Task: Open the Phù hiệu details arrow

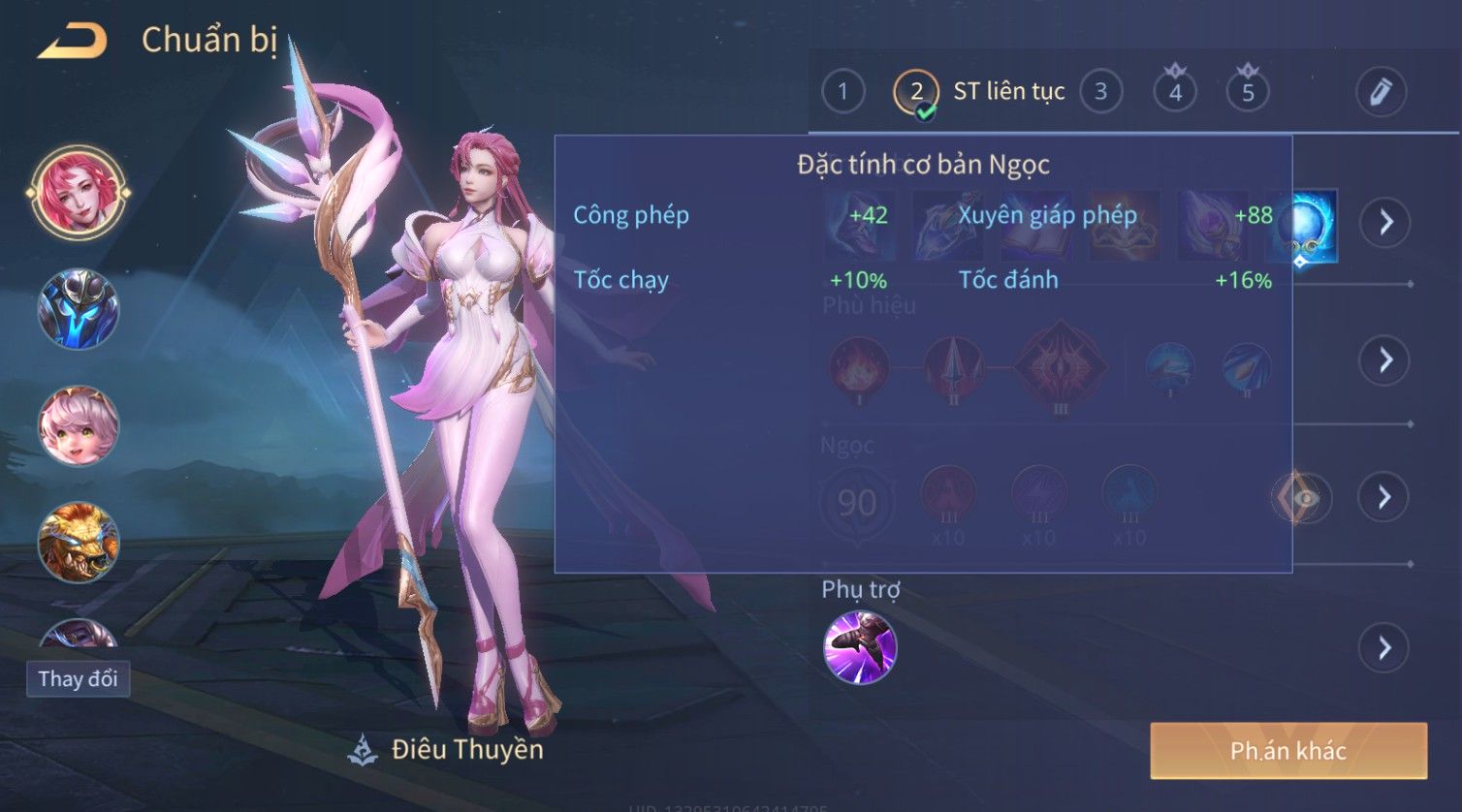Action: [x=1384, y=360]
